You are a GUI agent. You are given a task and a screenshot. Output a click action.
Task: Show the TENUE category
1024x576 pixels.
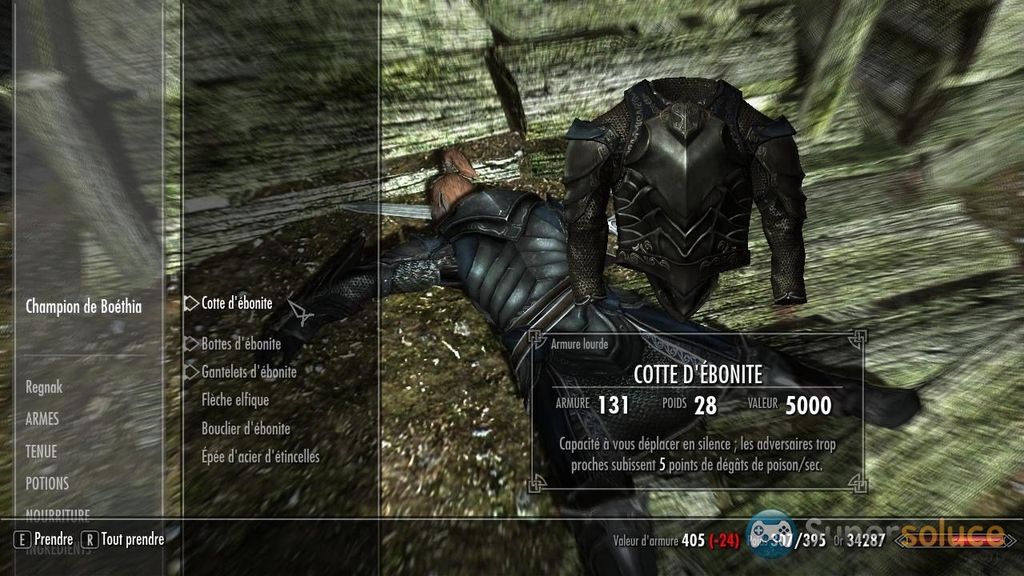41,451
